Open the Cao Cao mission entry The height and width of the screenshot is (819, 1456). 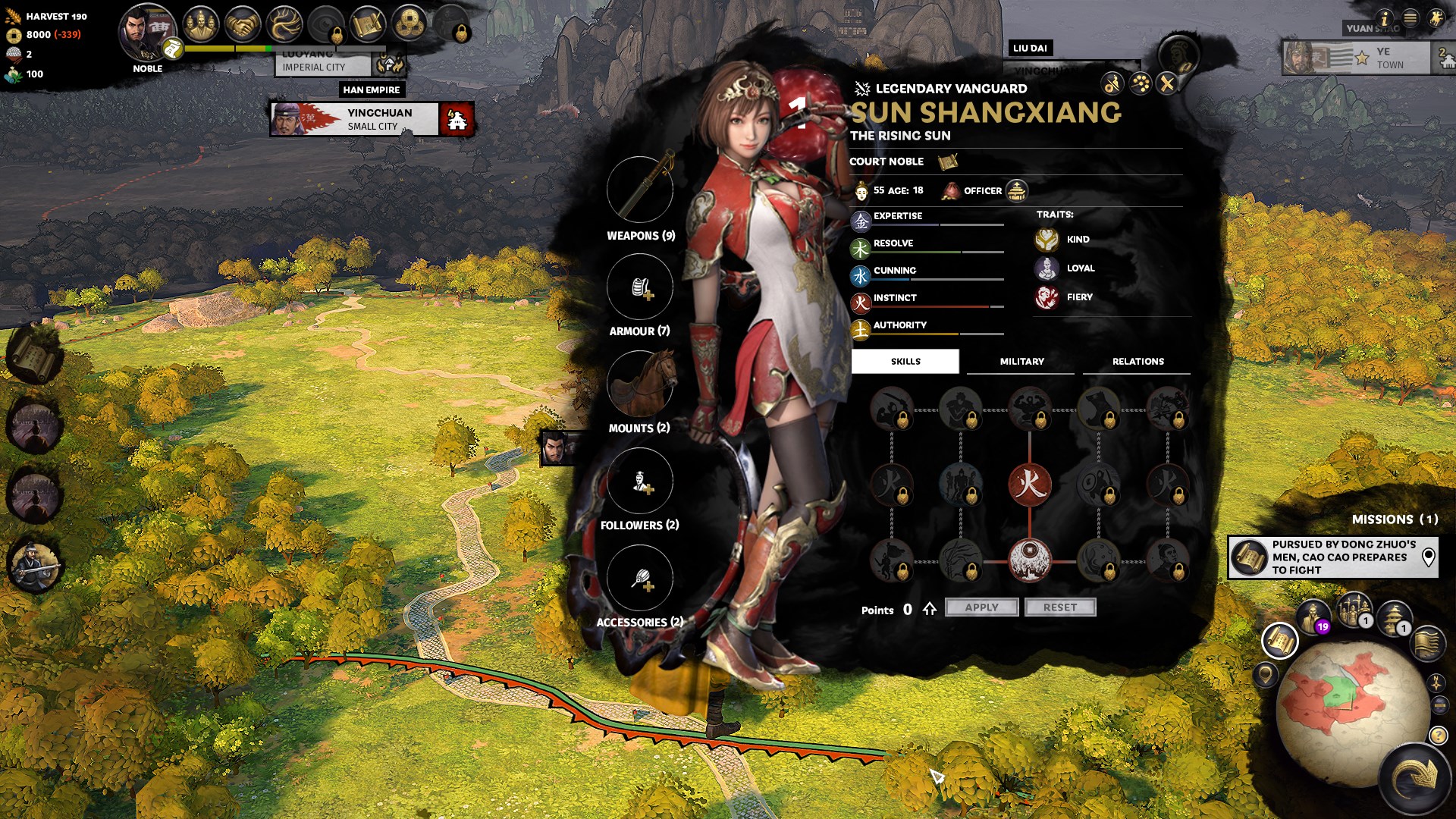click(1332, 557)
